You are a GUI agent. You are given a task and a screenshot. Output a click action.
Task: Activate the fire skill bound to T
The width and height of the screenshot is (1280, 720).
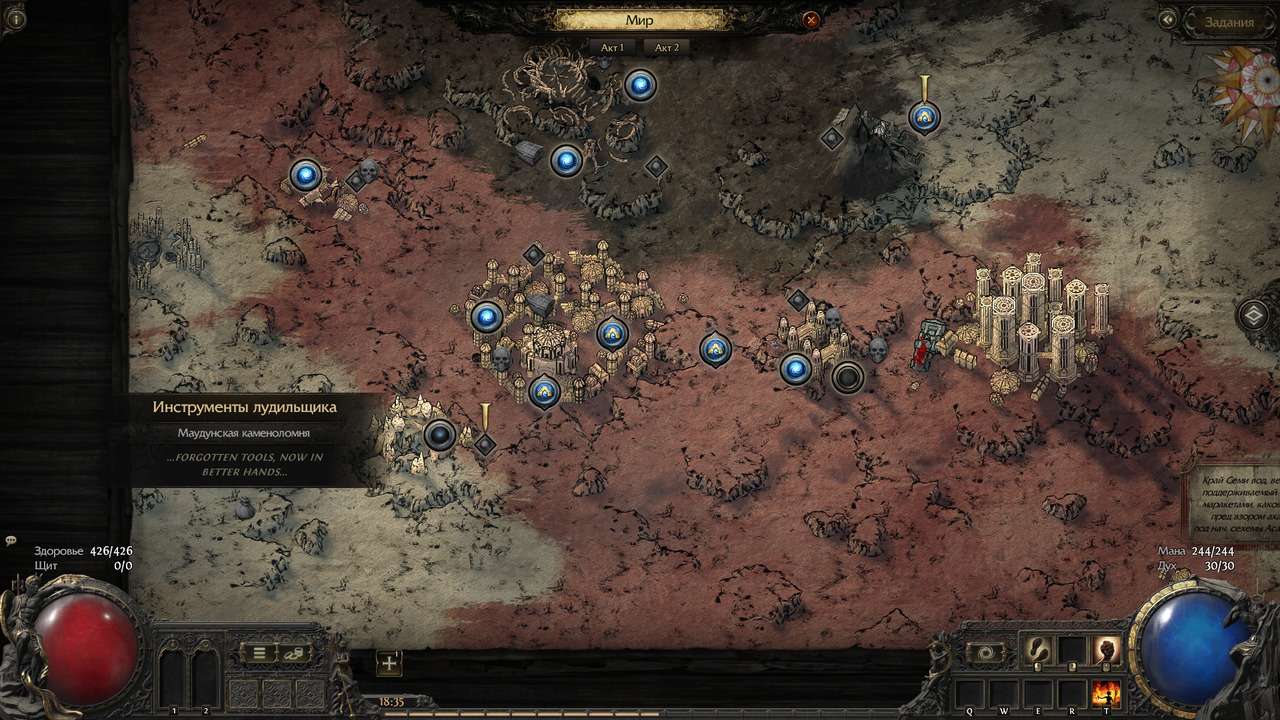click(x=1106, y=692)
